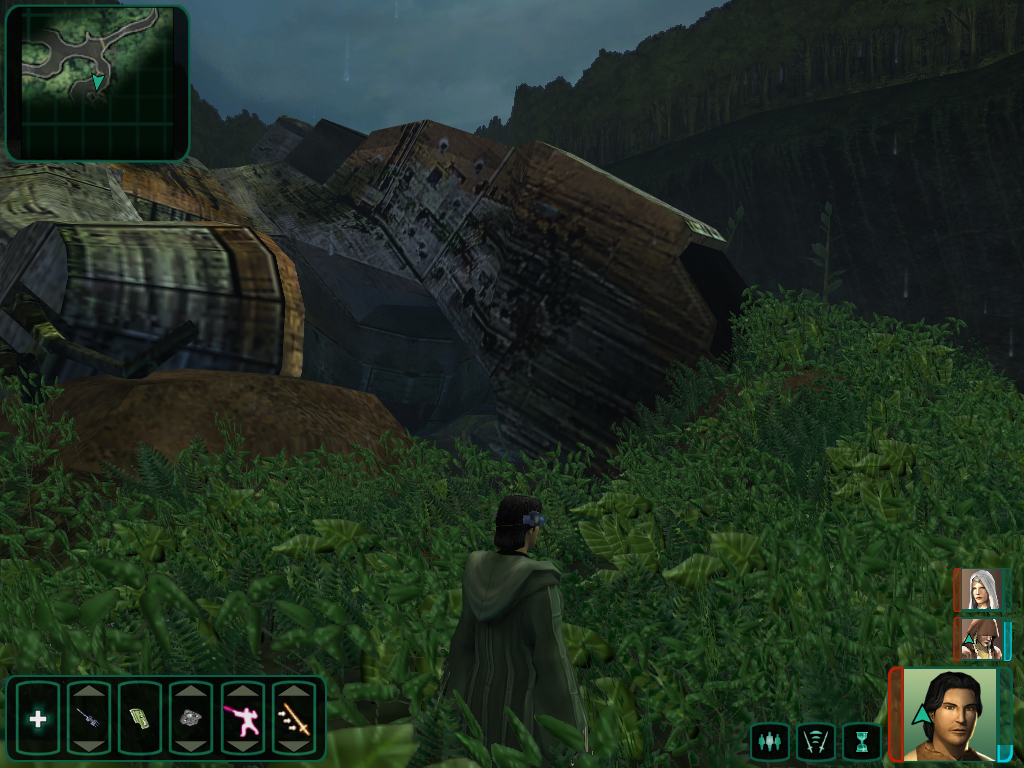Switch to the brown-hooded companion portrait
The height and width of the screenshot is (768, 1024).
[x=980, y=639]
